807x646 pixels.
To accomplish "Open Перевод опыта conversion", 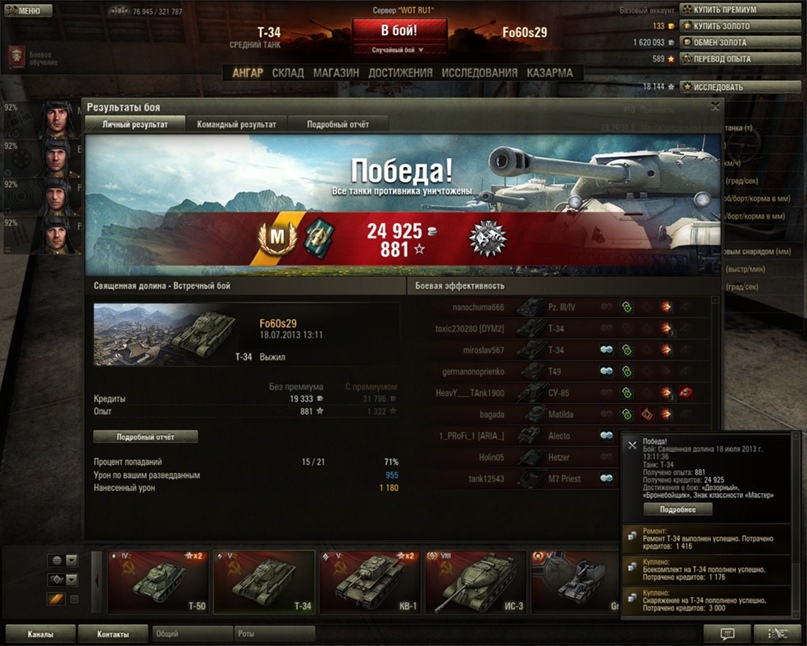I will [x=741, y=59].
